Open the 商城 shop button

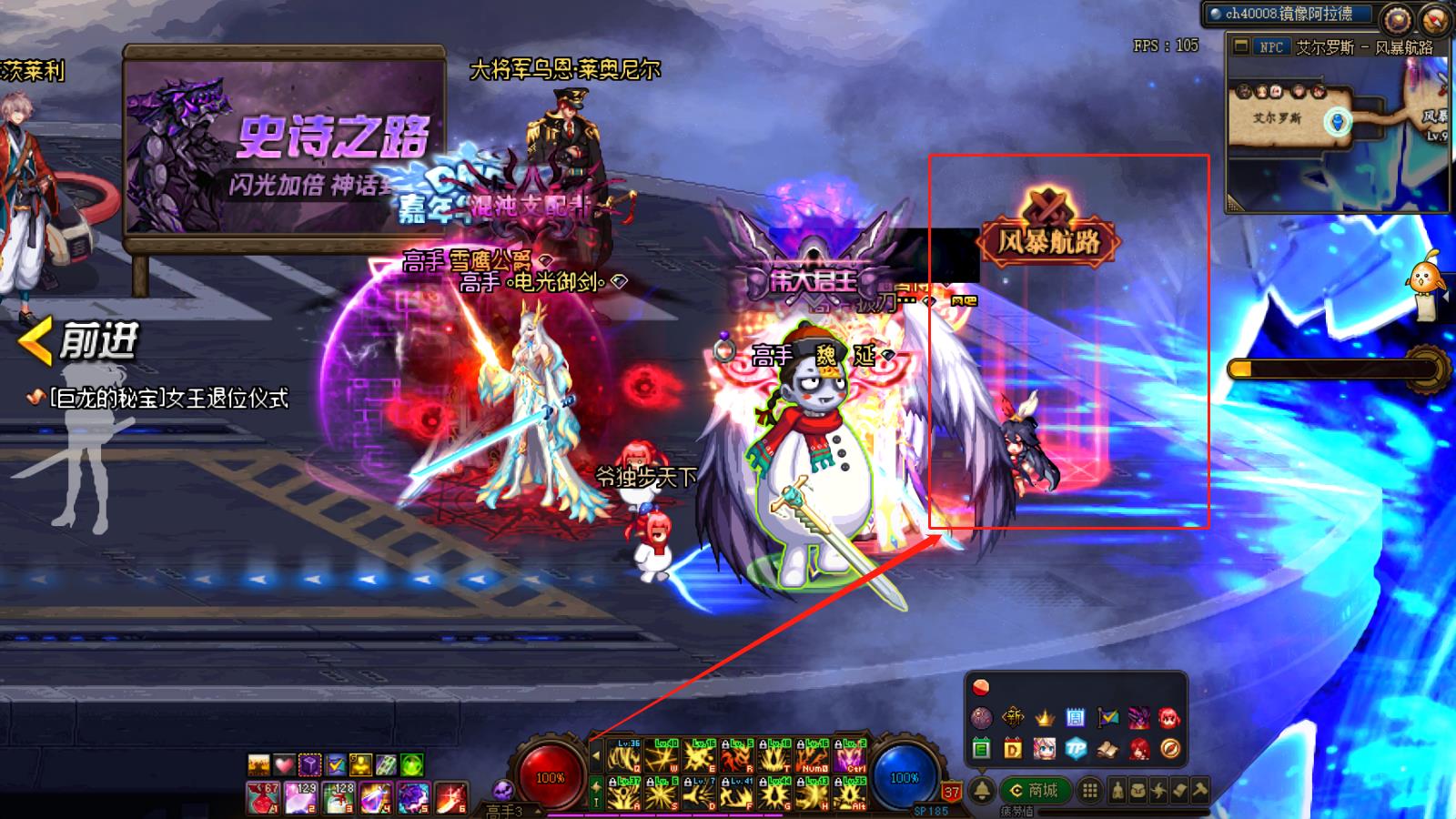1035,790
